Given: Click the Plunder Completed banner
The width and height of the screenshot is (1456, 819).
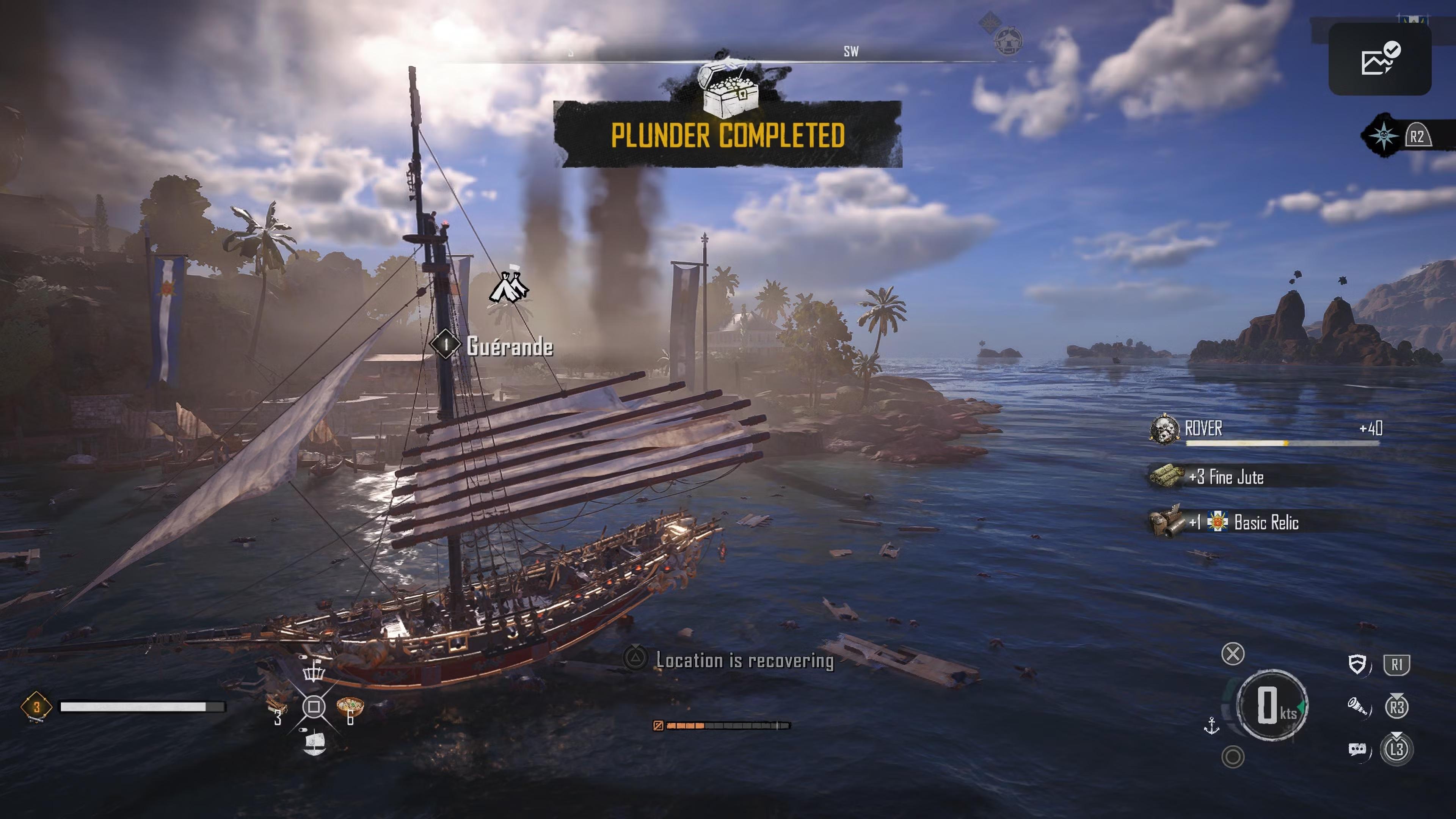Looking at the screenshot, I should [x=728, y=135].
